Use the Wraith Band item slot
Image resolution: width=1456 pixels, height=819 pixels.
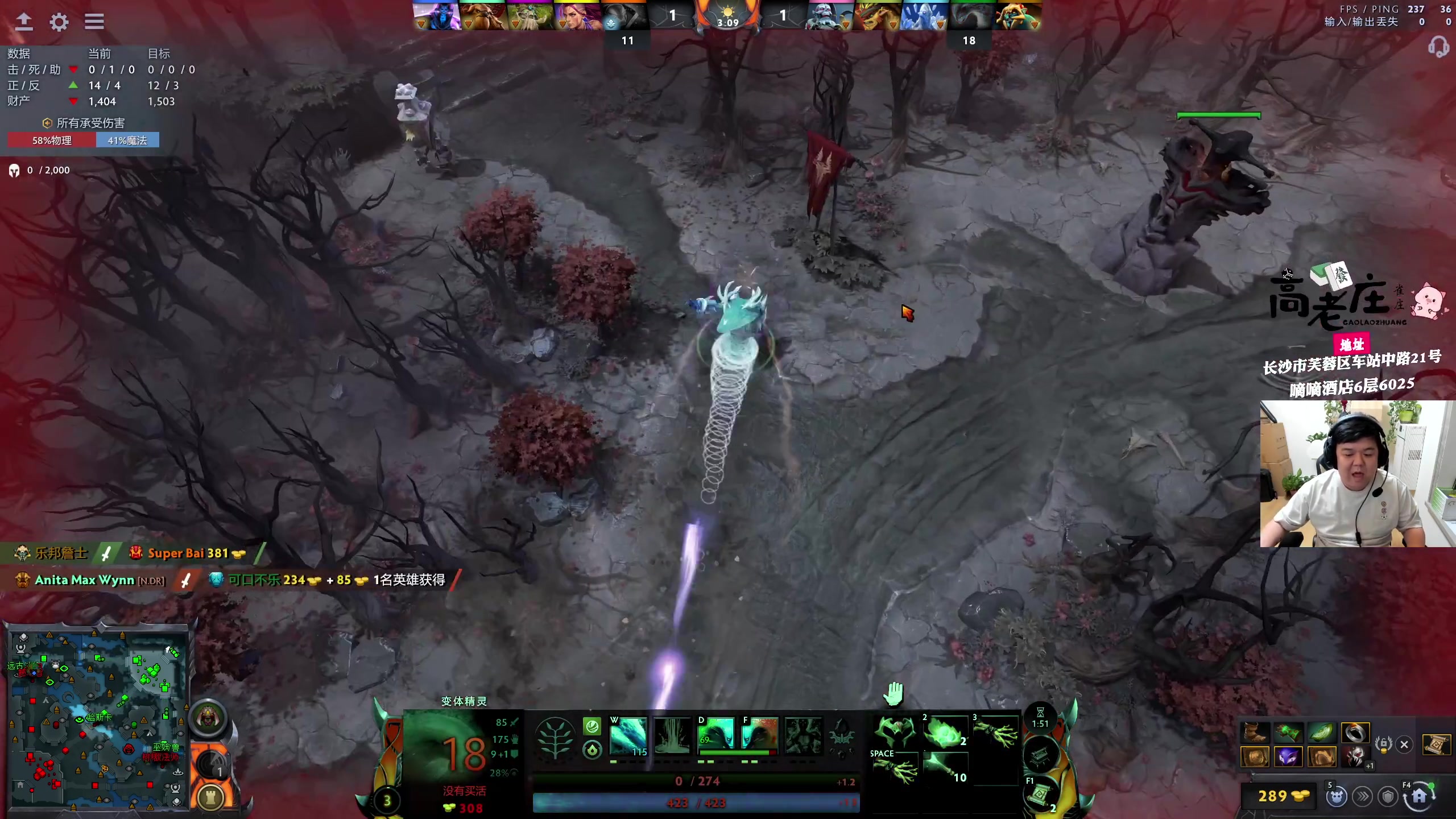click(895, 732)
